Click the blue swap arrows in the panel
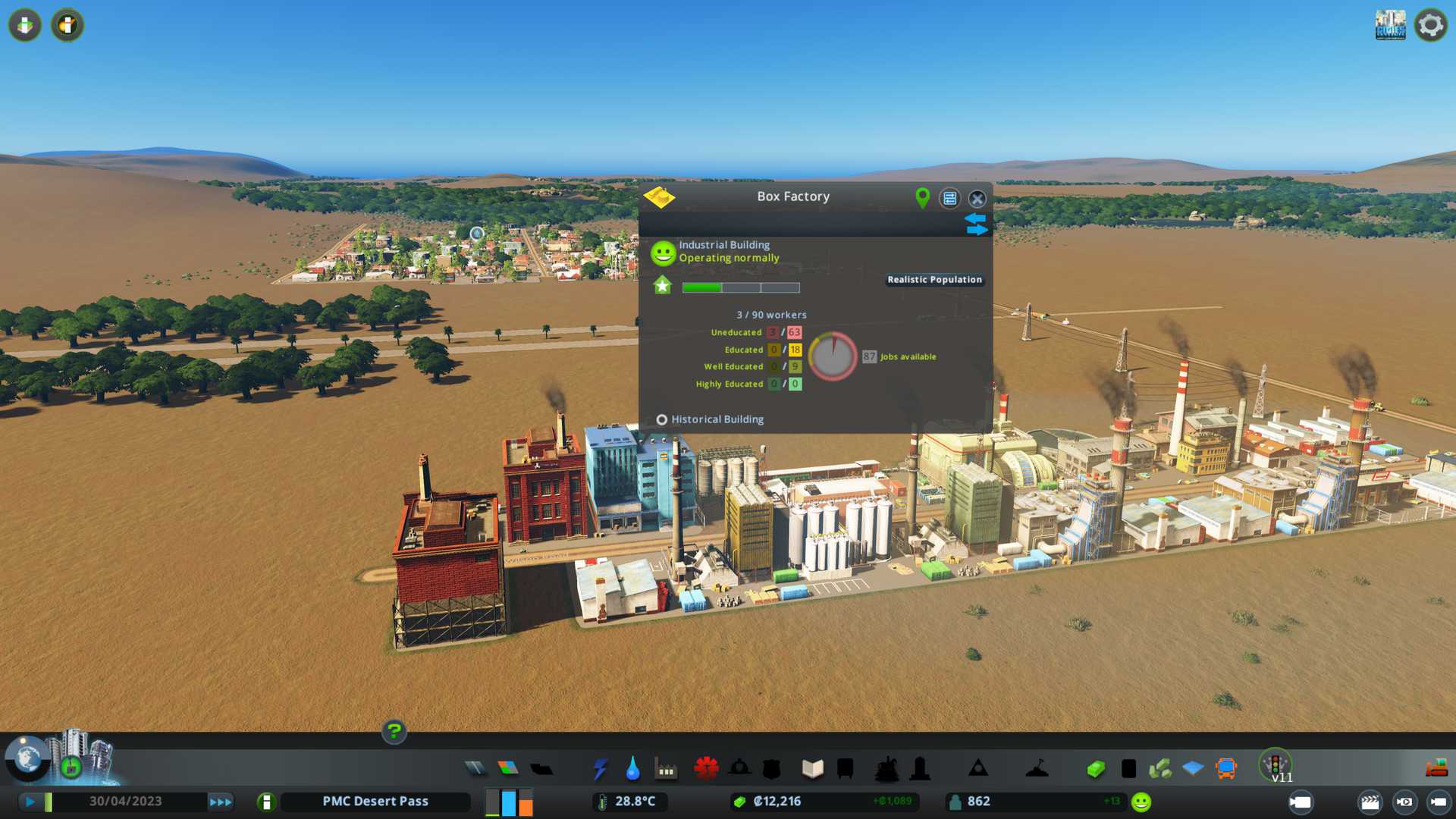 tap(976, 224)
